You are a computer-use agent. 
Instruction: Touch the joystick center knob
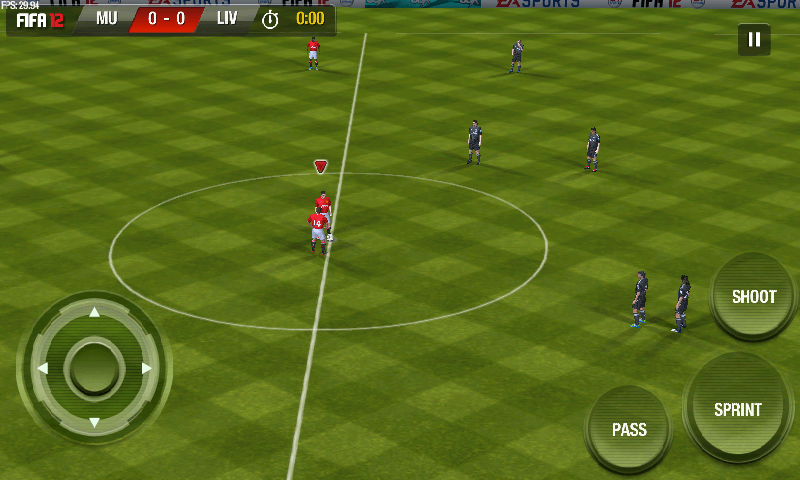click(94, 368)
